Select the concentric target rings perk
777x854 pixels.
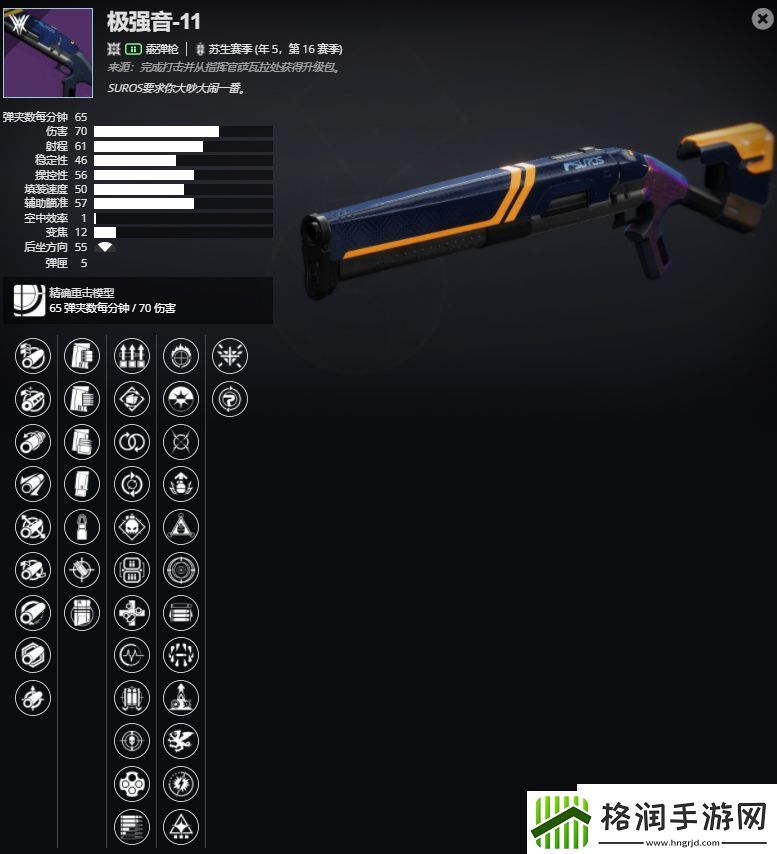181,570
